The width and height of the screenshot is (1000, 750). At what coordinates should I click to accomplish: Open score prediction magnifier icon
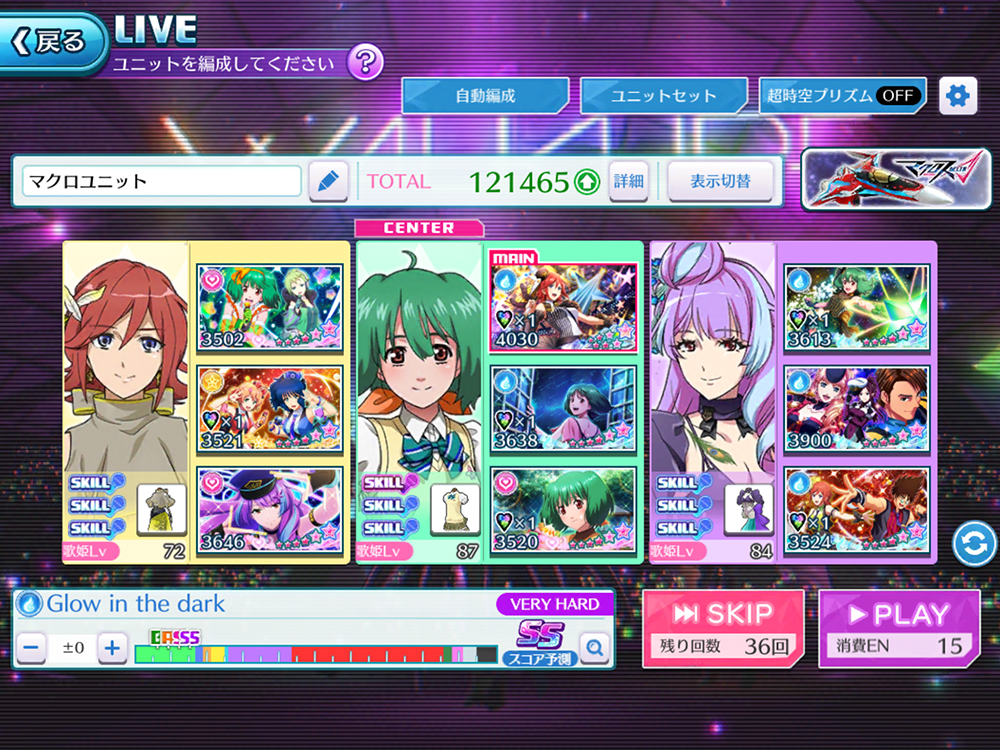[x=594, y=649]
